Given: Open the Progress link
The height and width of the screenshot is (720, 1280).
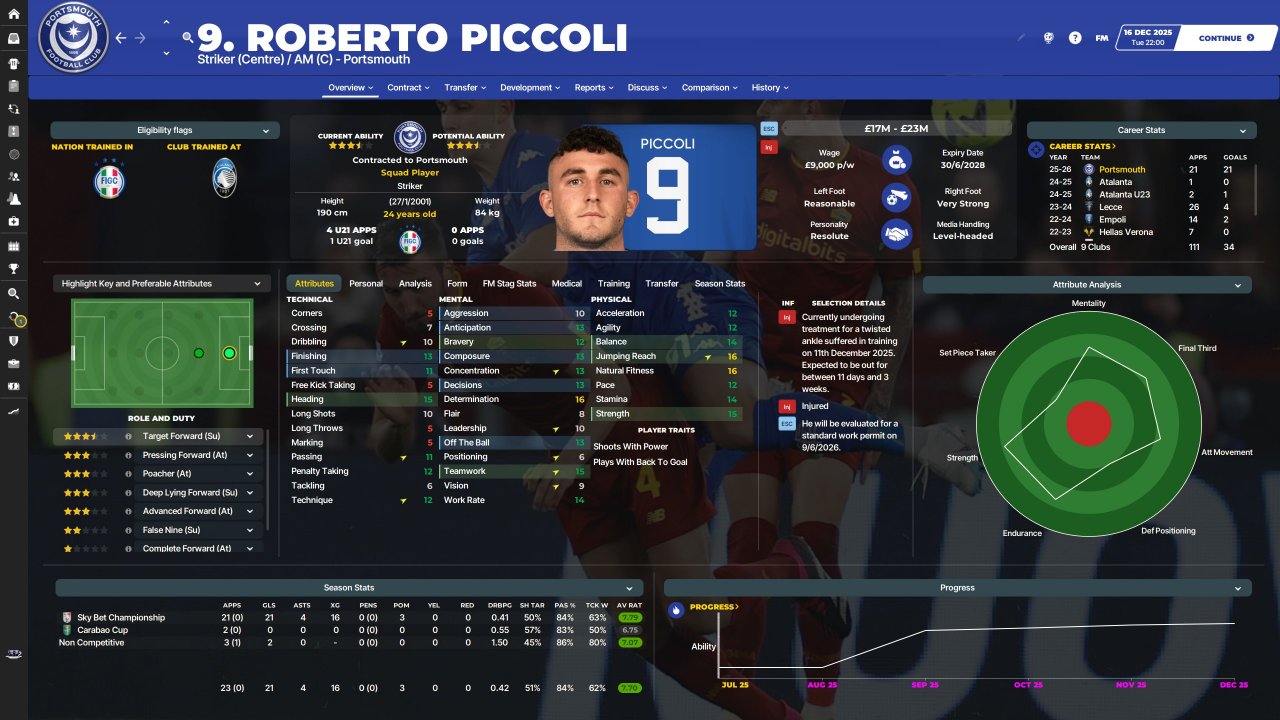Looking at the screenshot, I should pyautogui.click(x=712, y=607).
